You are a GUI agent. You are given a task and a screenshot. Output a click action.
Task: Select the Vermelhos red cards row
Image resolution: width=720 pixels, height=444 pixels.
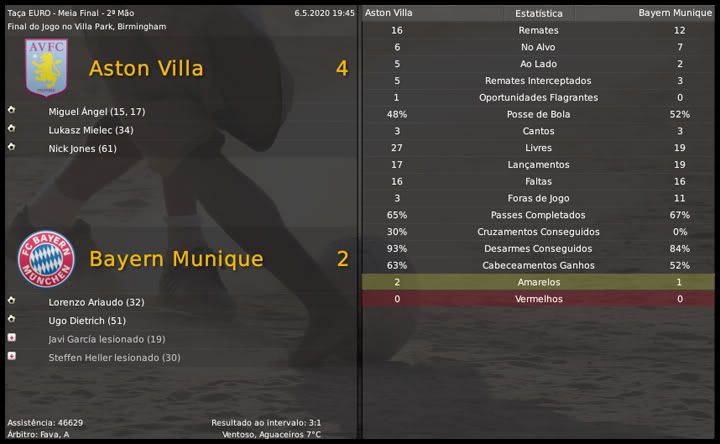[538, 300]
